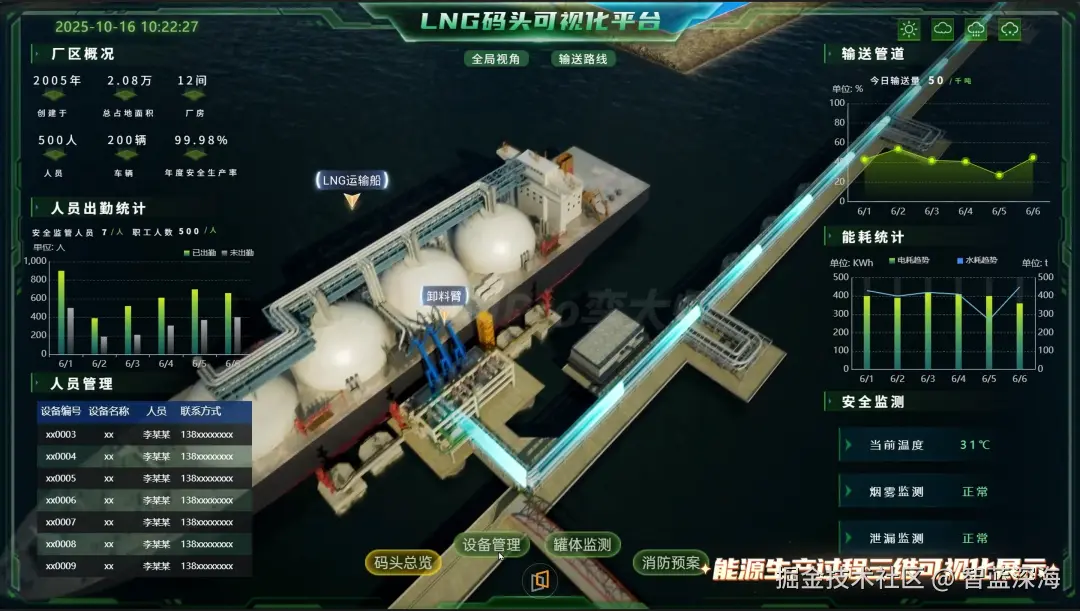Choose the xx0006 row in the table

click(144, 500)
